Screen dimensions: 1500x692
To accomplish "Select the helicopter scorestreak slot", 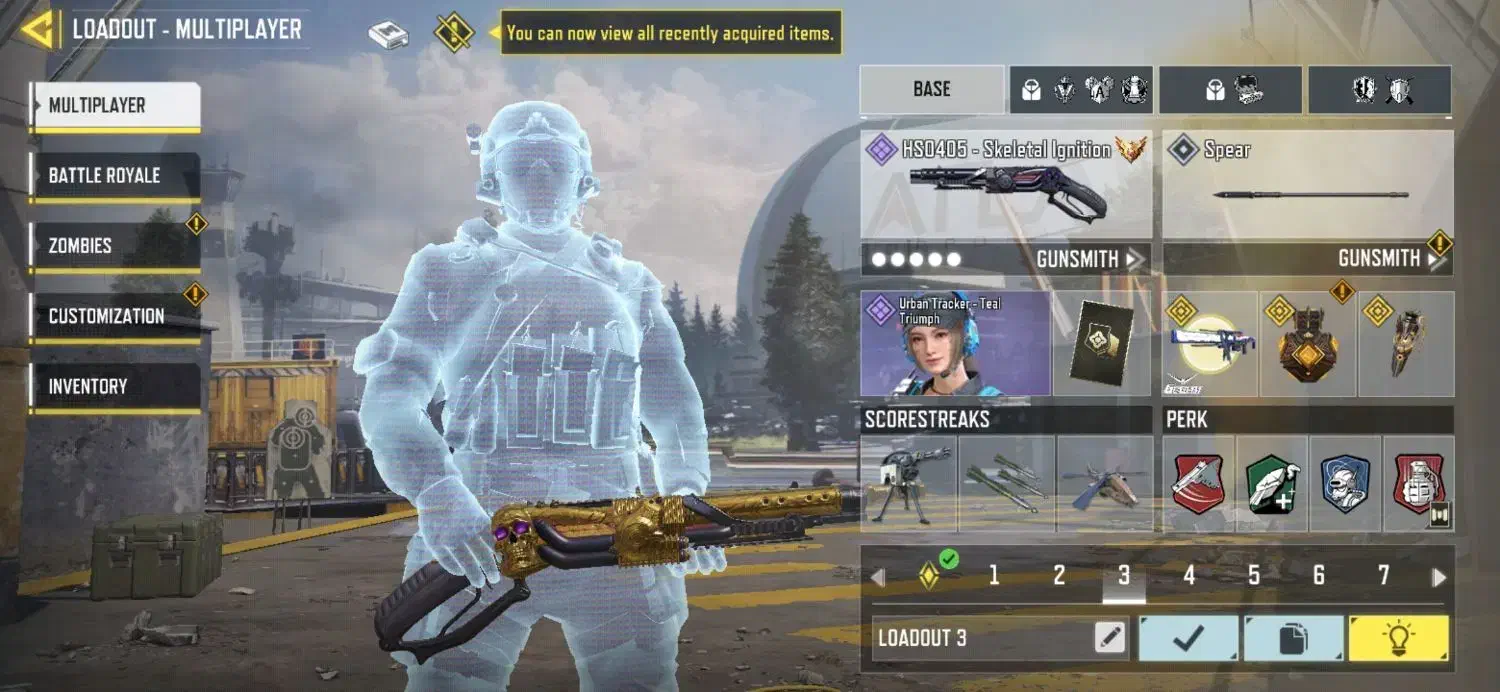I will click(1105, 483).
